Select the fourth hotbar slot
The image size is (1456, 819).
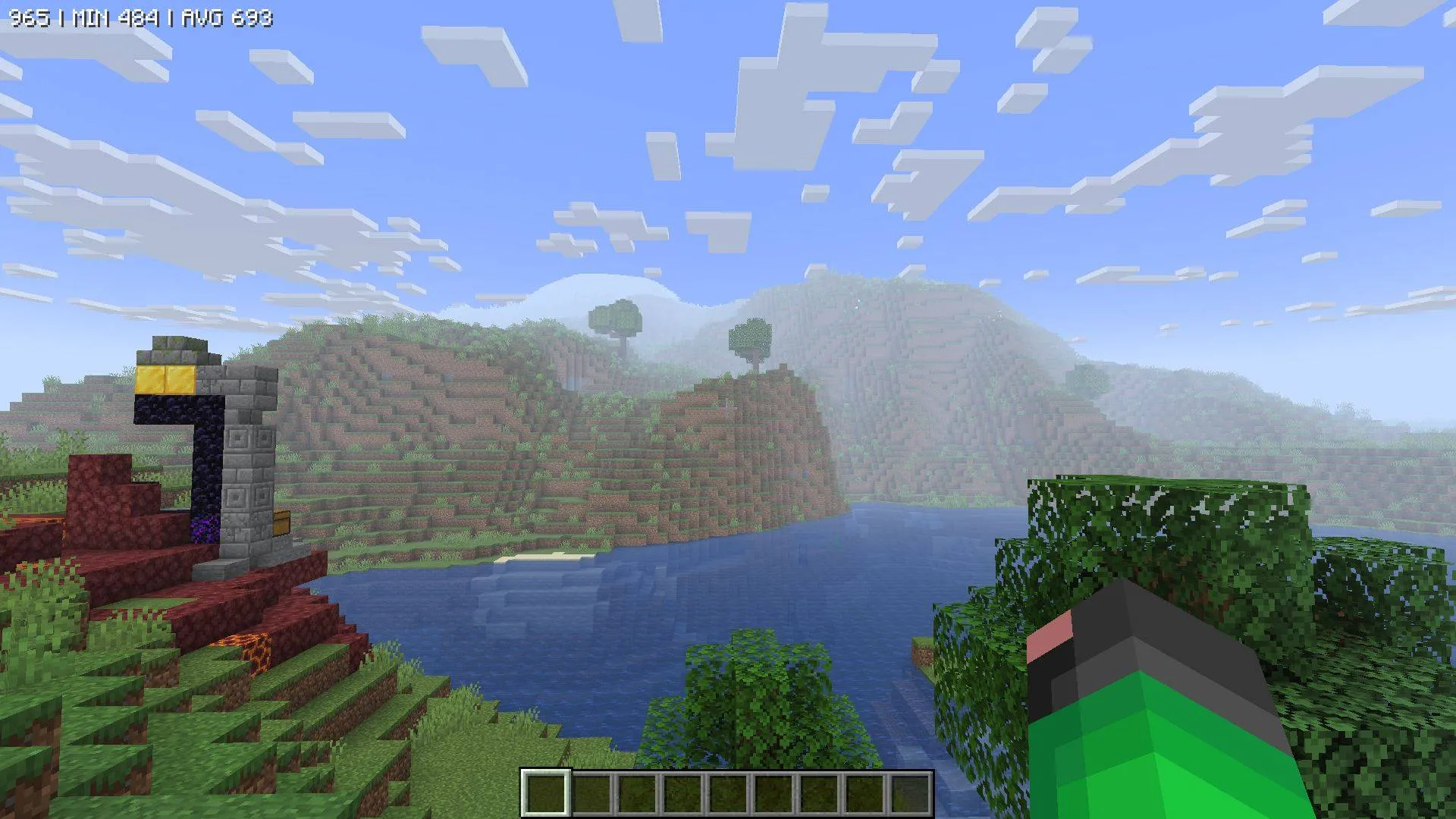pyautogui.click(x=682, y=795)
